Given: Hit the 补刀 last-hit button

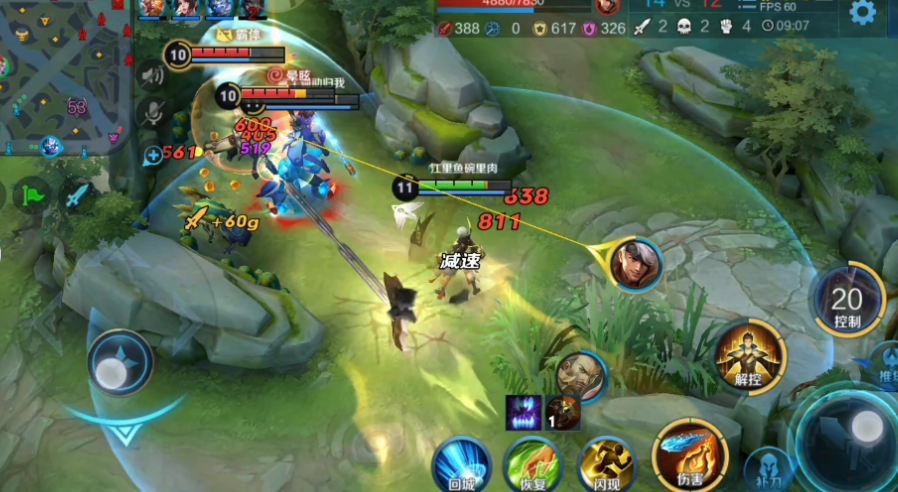Looking at the screenshot, I should pos(768,468).
